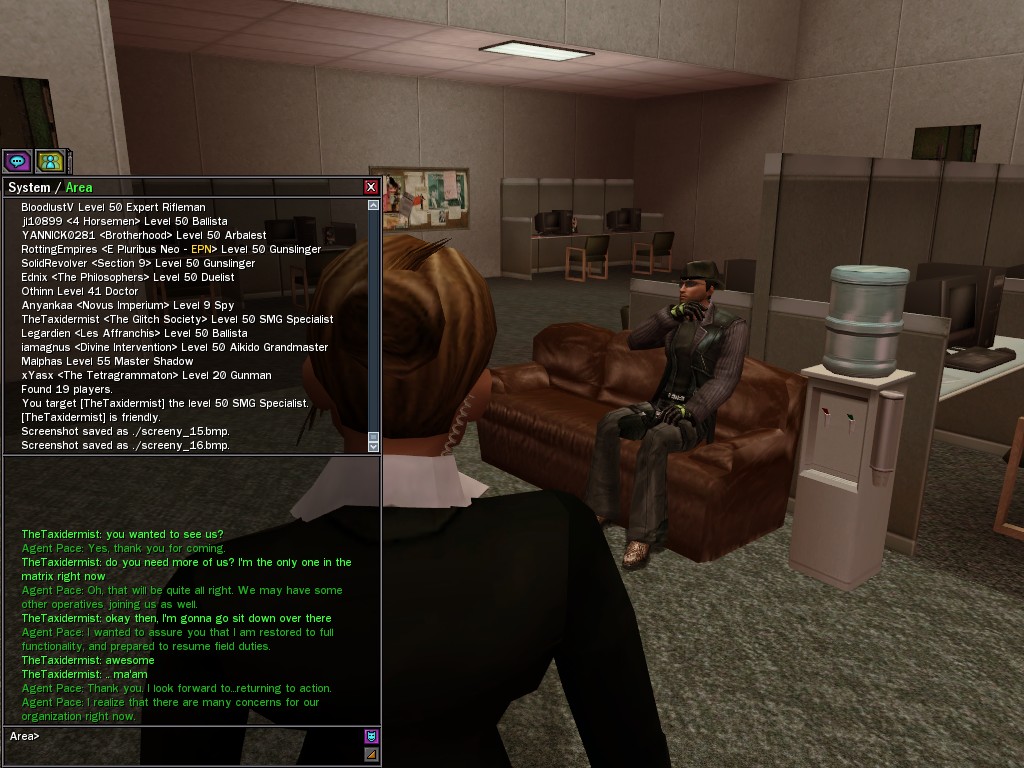This screenshot has width=1024, height=768.
Task: Select Anyankaa Level 9 Spy row
Action: 127,305
